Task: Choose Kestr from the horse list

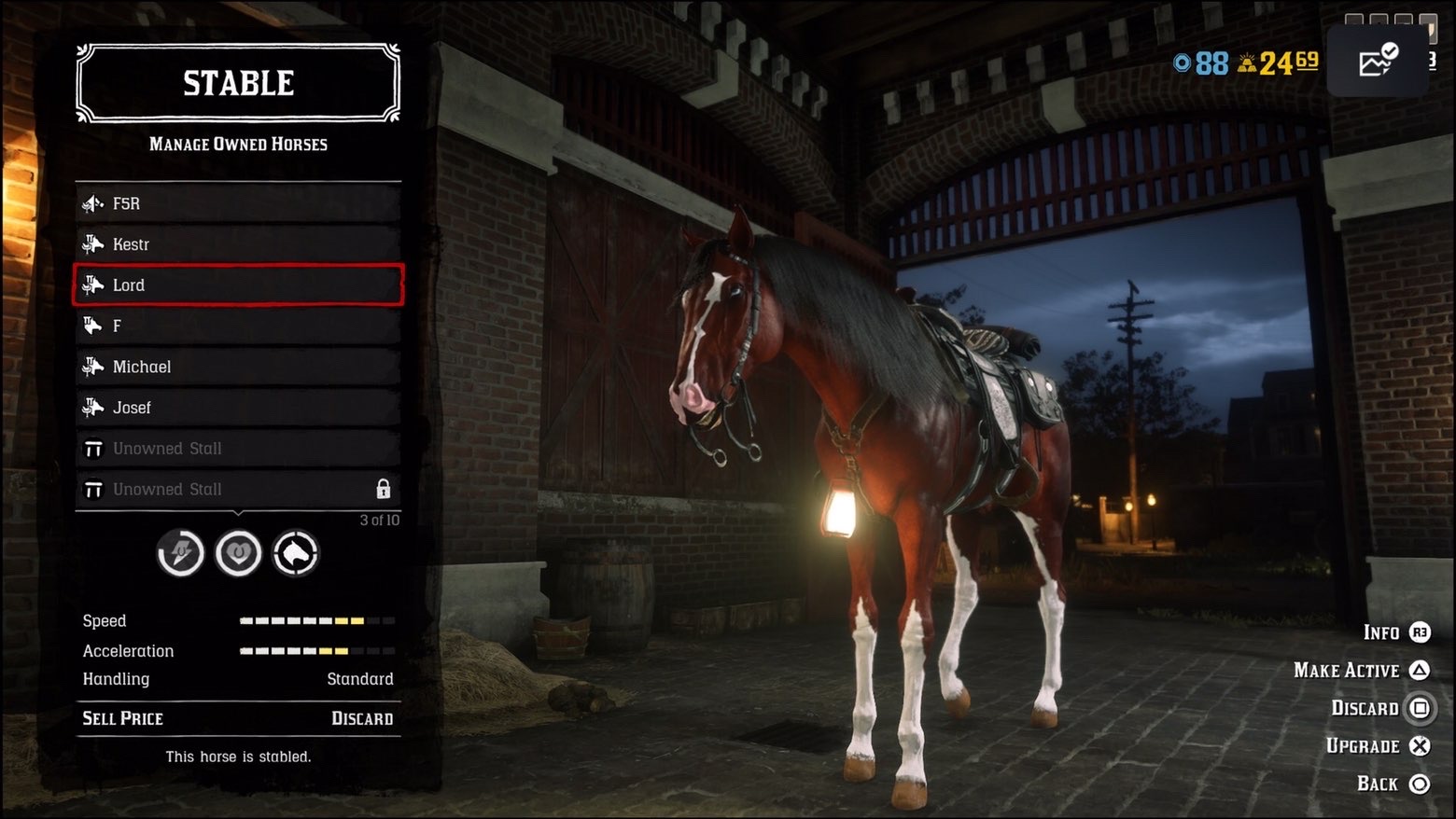Action: pyautogui.click(x=238, y=244)
